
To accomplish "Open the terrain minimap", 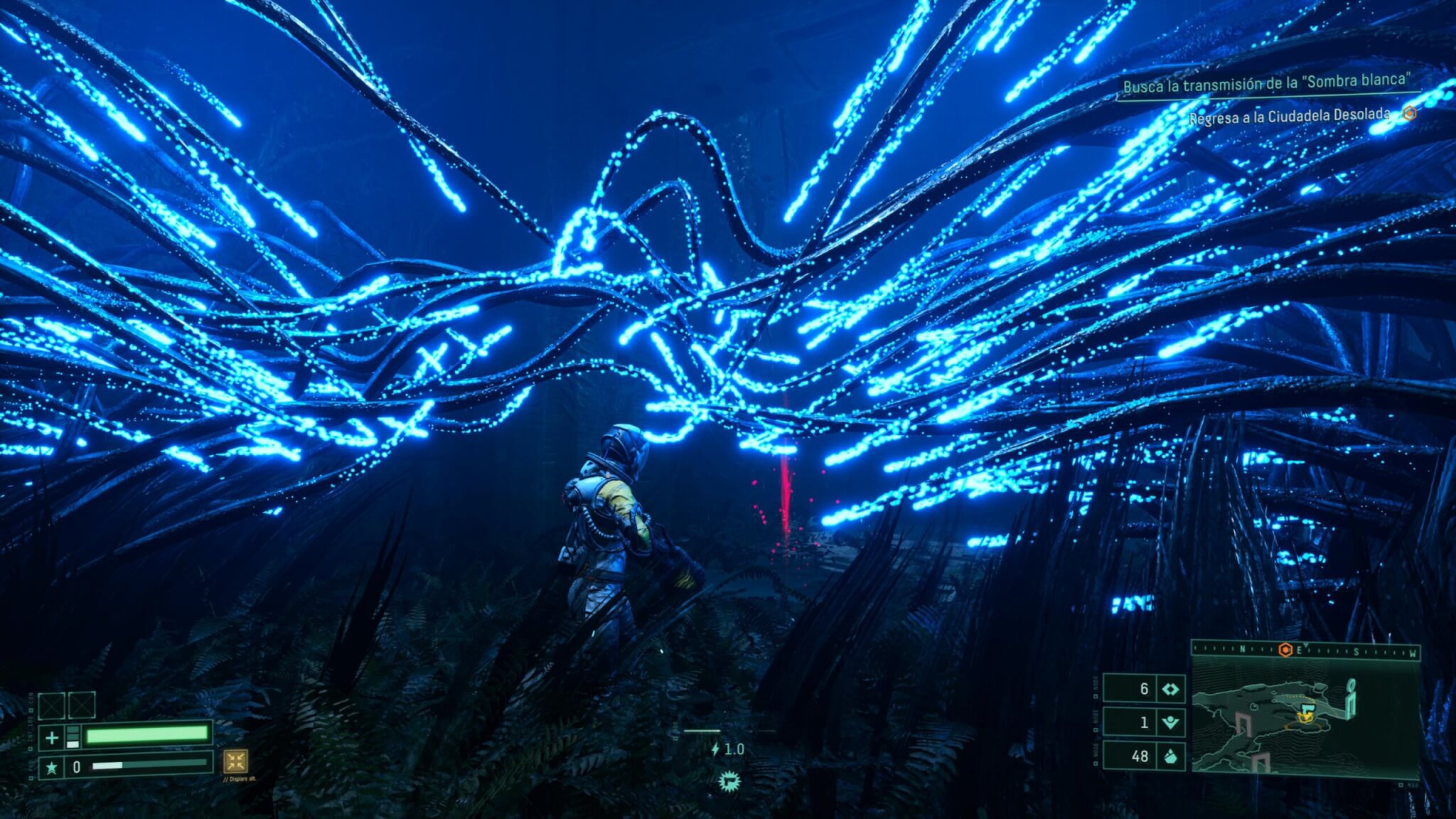I will (1305, 717).
